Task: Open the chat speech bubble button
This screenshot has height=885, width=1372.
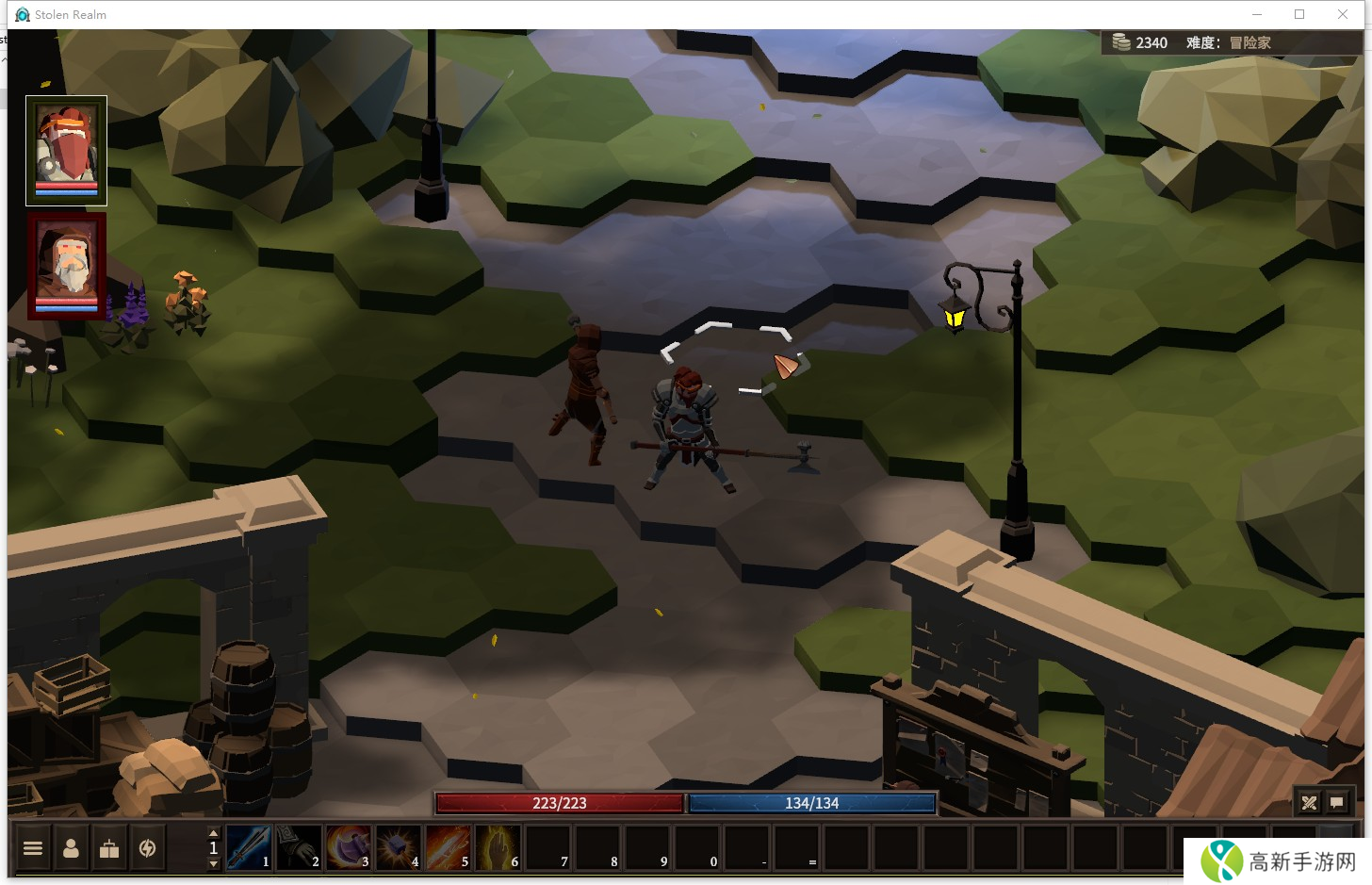Action: click(1337, 802)
